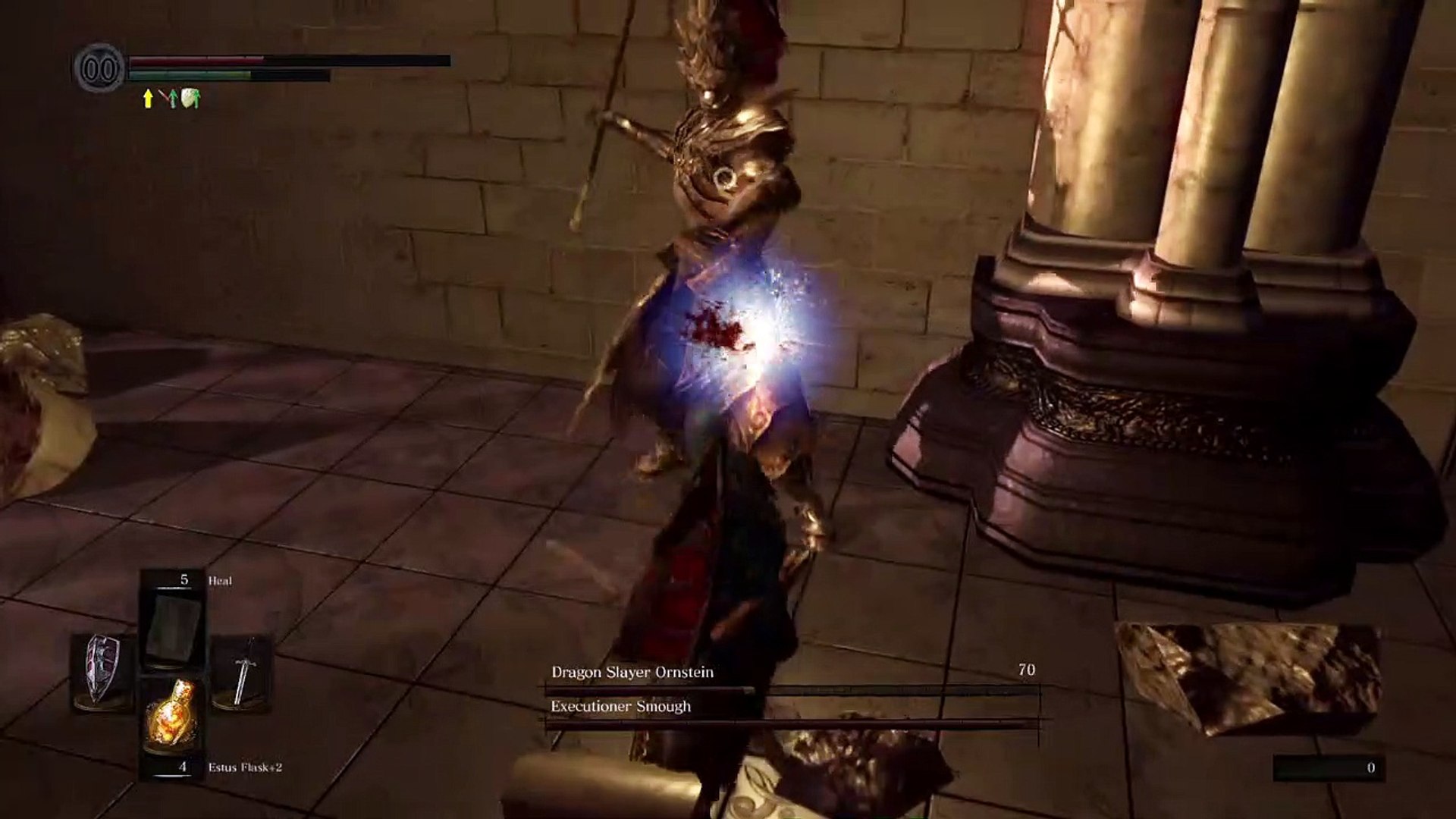The image size is (1456, 819).
Task: Click the shield buff status icon
Action: (190, 99)
